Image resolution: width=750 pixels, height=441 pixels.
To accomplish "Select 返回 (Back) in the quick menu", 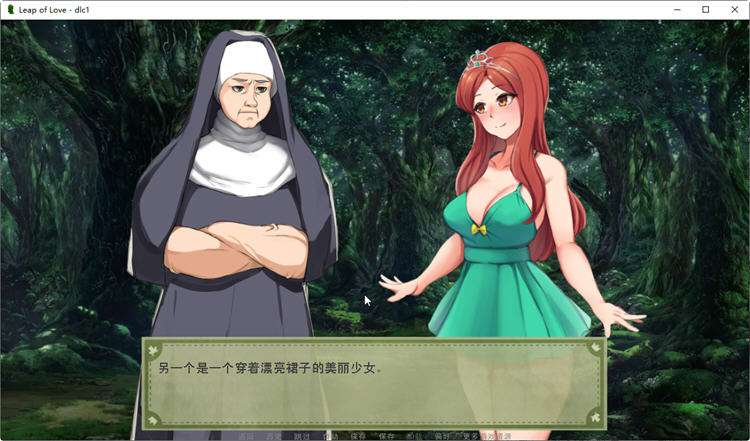I will tap(246, 436).
